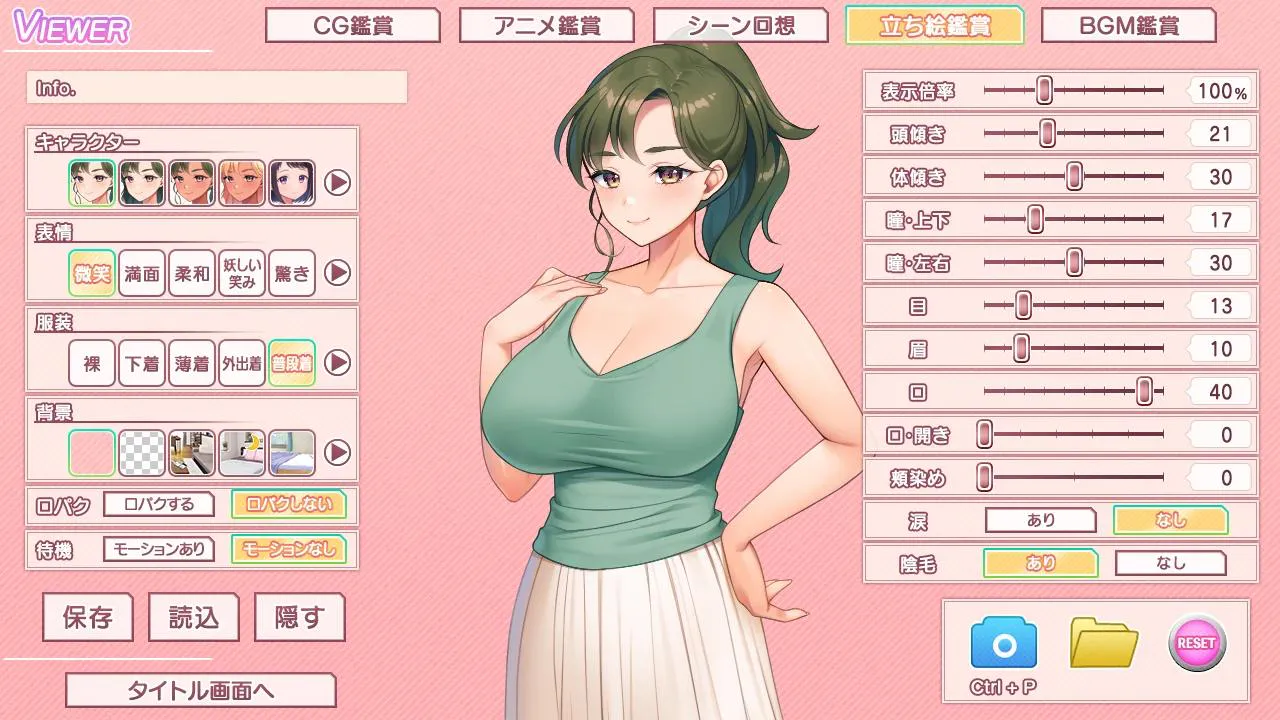The image size is (1280, 720).
Task: Choose the 満面 expression
Action: click(142, 273)
